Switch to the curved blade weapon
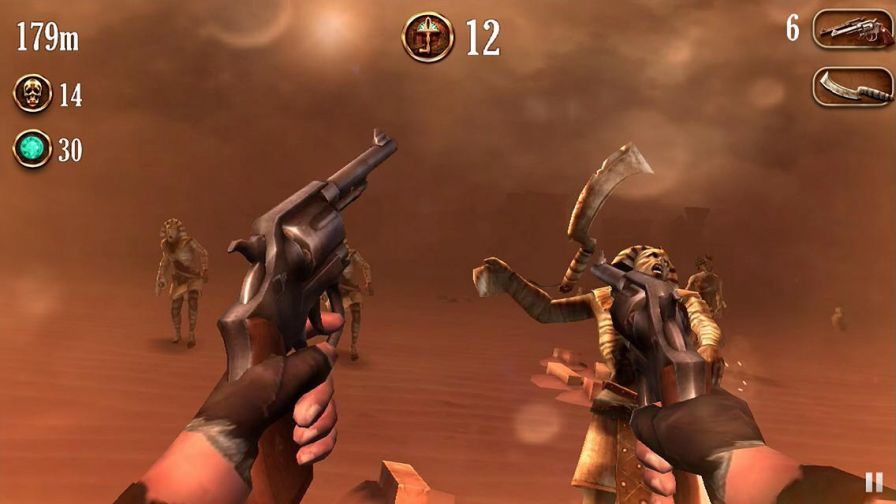This screenshot has width=896, height=504. (851, 85)
